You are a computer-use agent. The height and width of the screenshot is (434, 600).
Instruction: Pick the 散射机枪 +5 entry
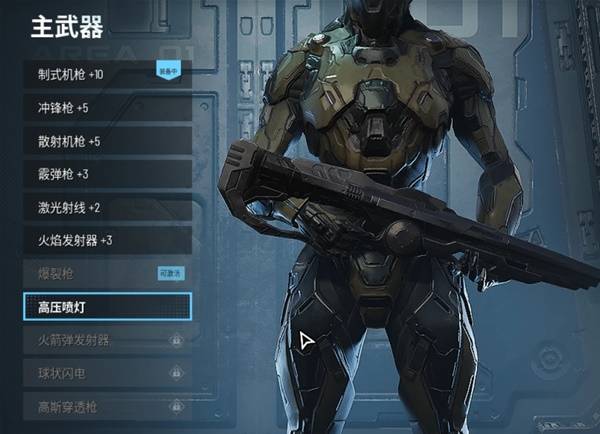(105, 141)
